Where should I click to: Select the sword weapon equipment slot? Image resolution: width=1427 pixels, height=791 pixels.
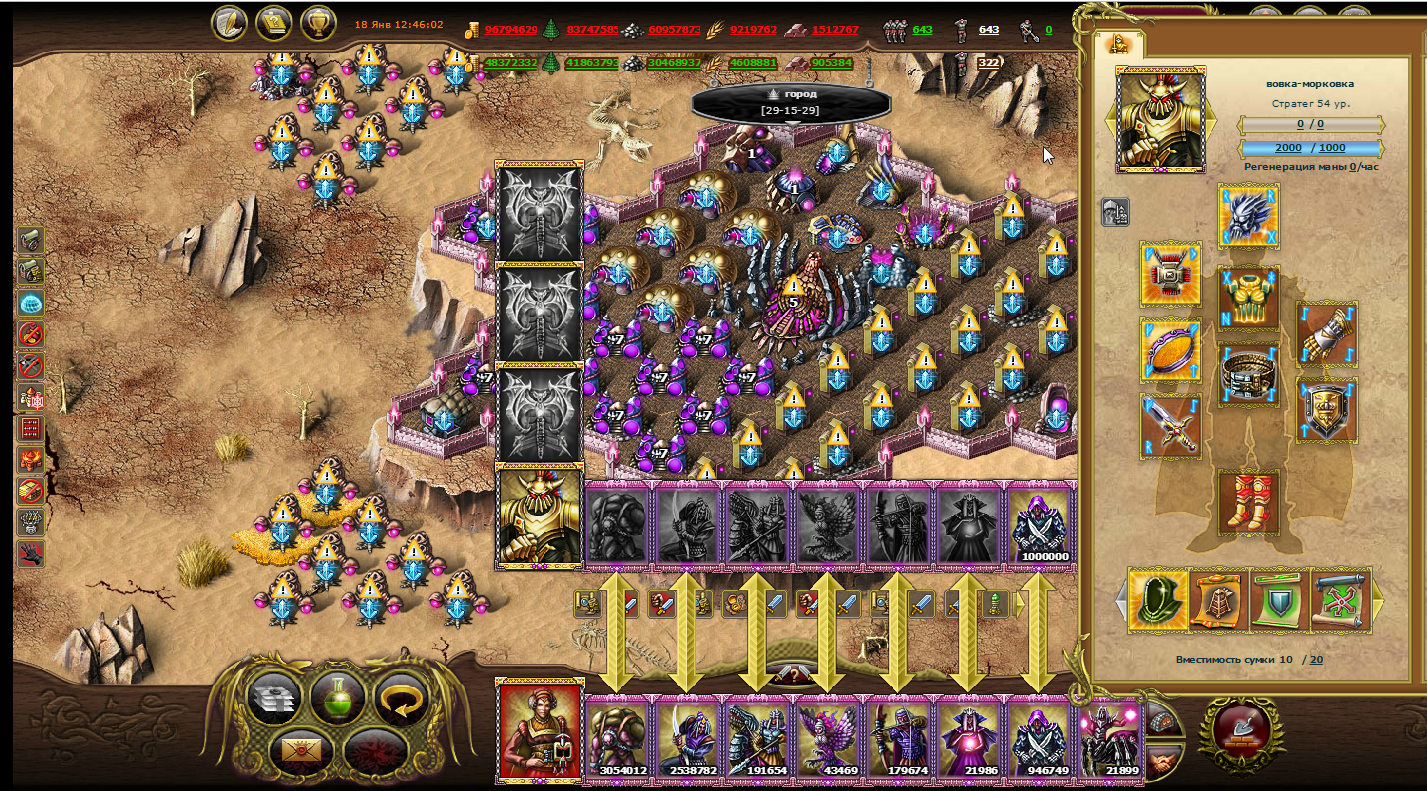[x=1170, y=426]
